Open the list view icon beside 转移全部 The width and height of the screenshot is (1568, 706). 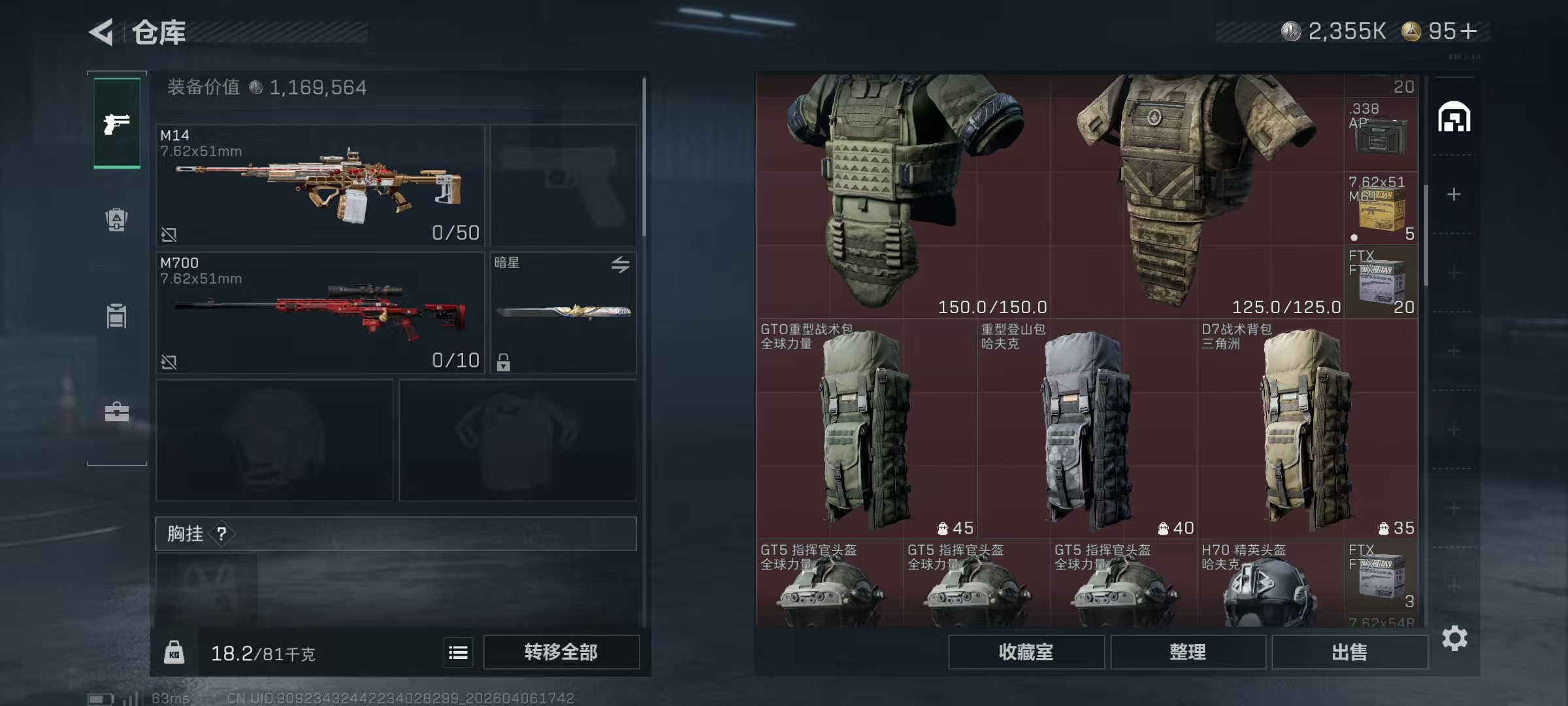(x=458, y=652)
